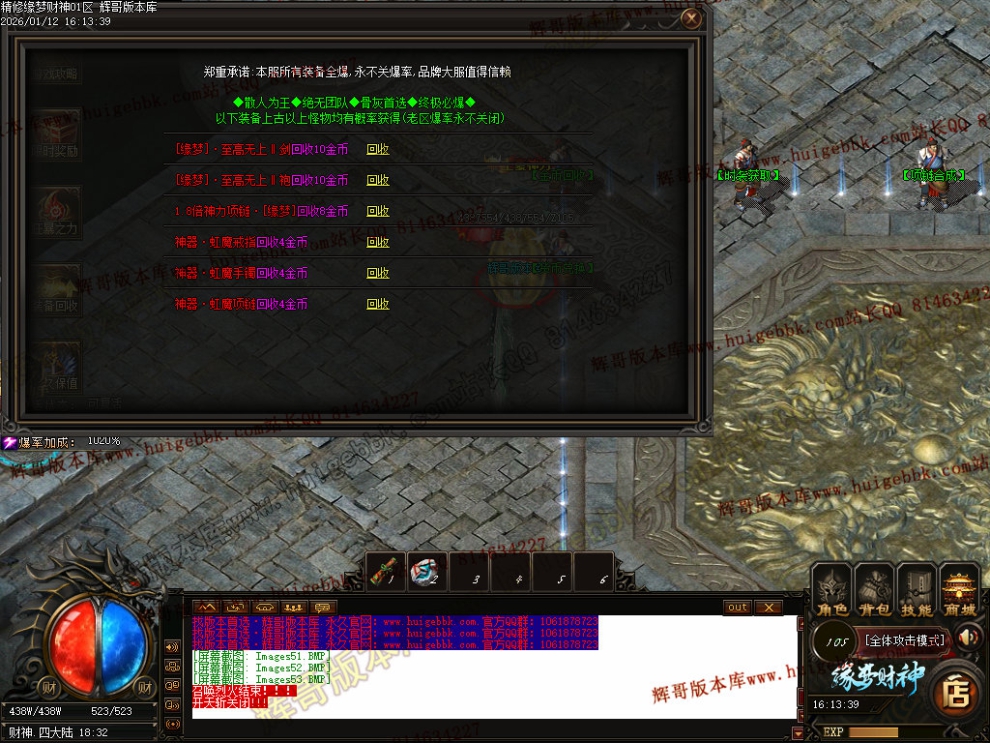Open the round 店 store button

[955, 693]
